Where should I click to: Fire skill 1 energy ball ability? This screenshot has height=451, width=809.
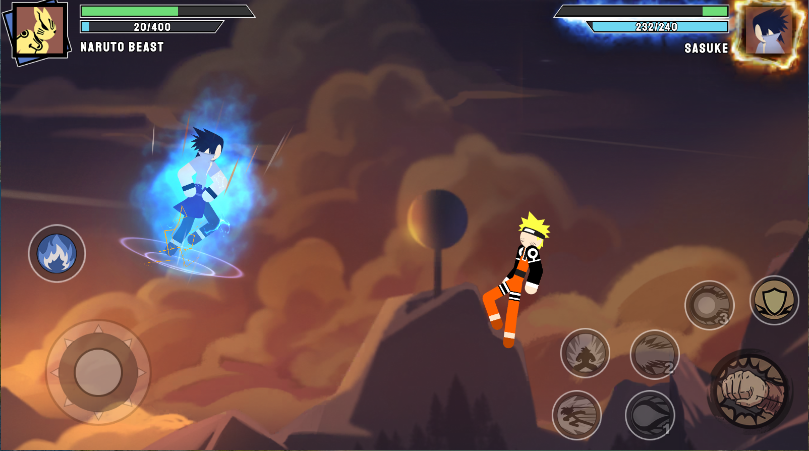[x=650, y=414]
